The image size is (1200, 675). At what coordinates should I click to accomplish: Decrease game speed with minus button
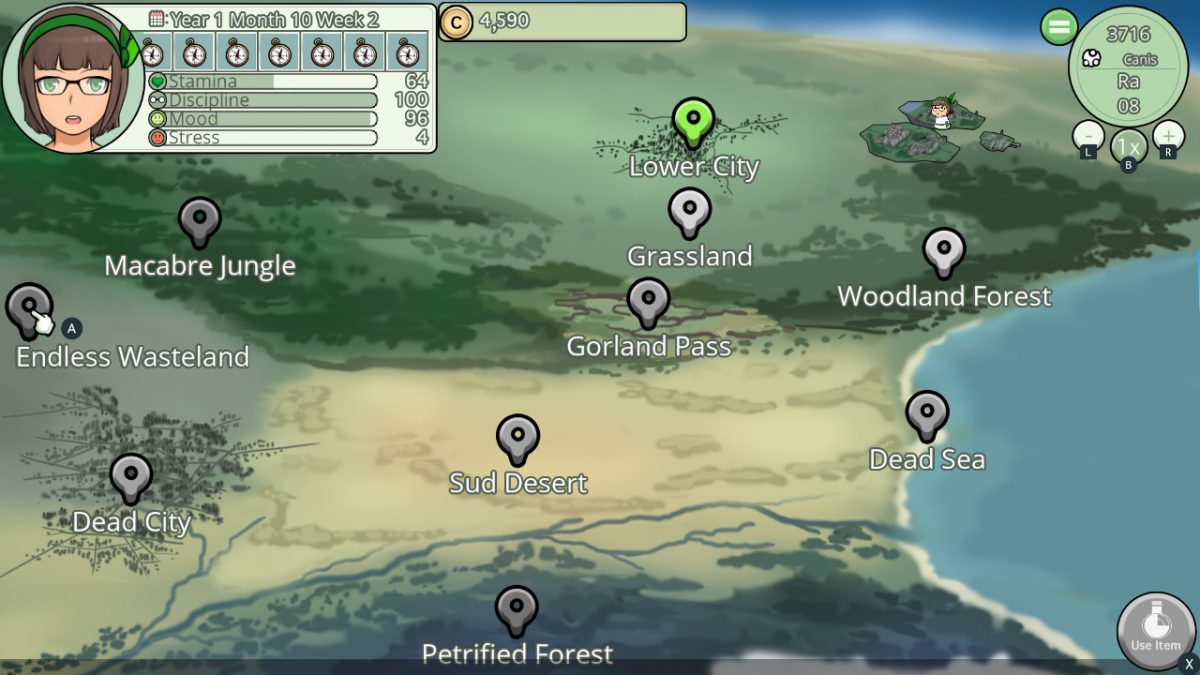coord(1088,135)
